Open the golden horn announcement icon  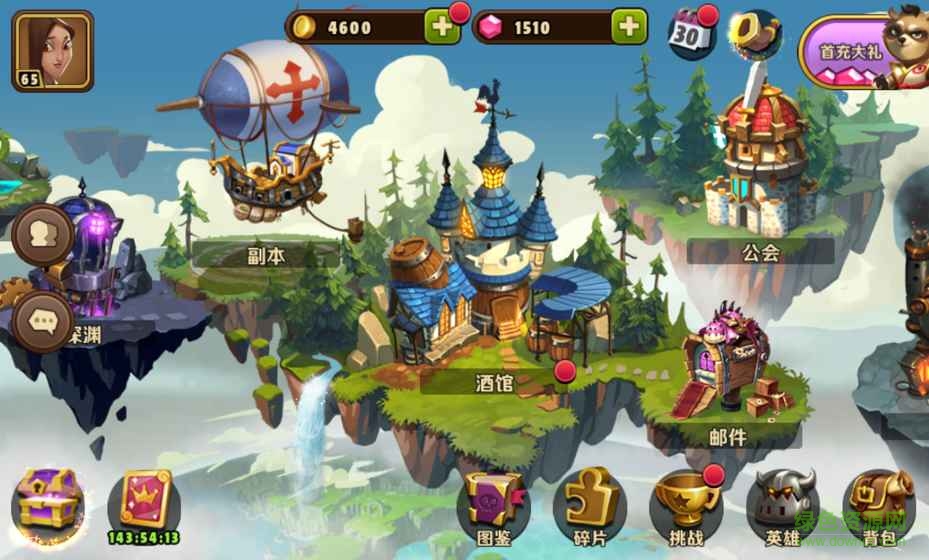coord(755,33)
